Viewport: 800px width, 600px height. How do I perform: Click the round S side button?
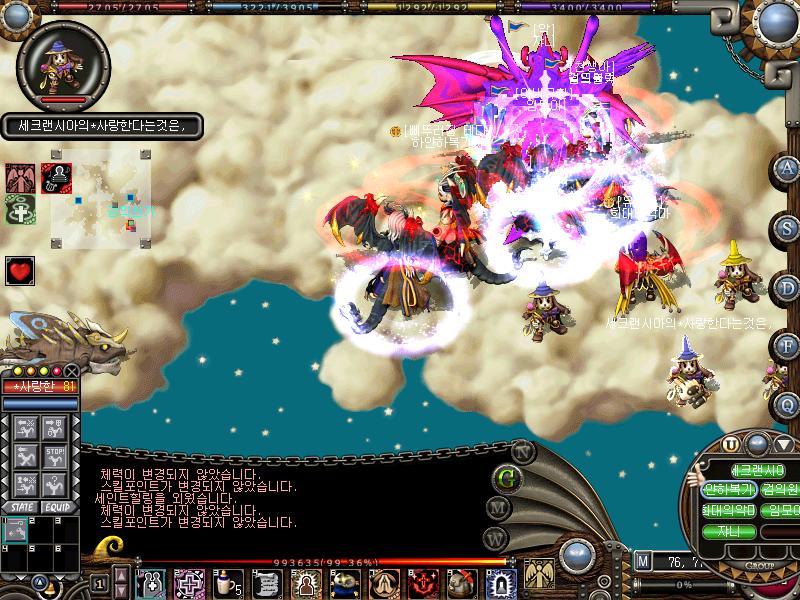(x=788, y=227)
